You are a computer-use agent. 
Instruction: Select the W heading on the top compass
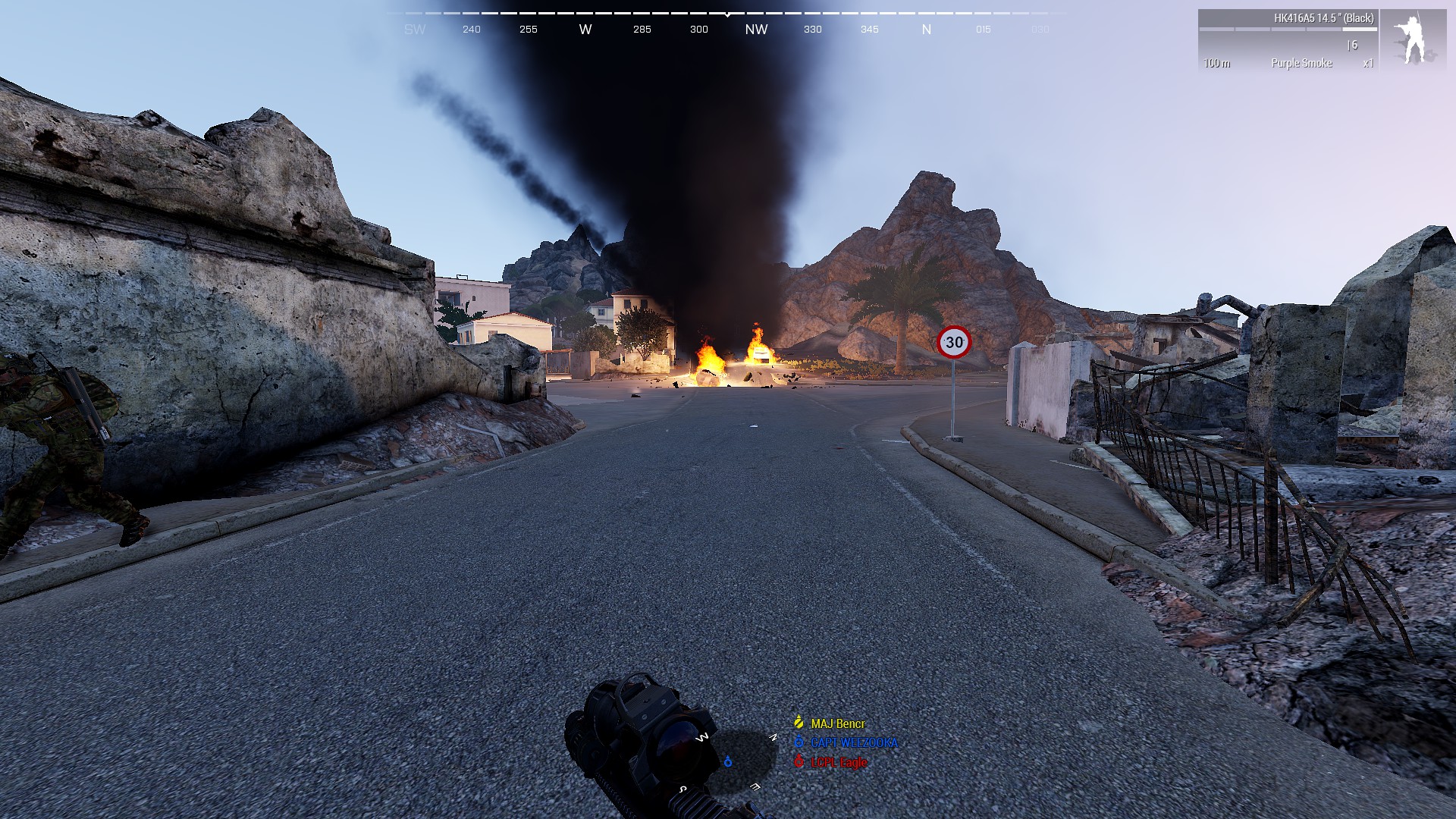point(585,30)
